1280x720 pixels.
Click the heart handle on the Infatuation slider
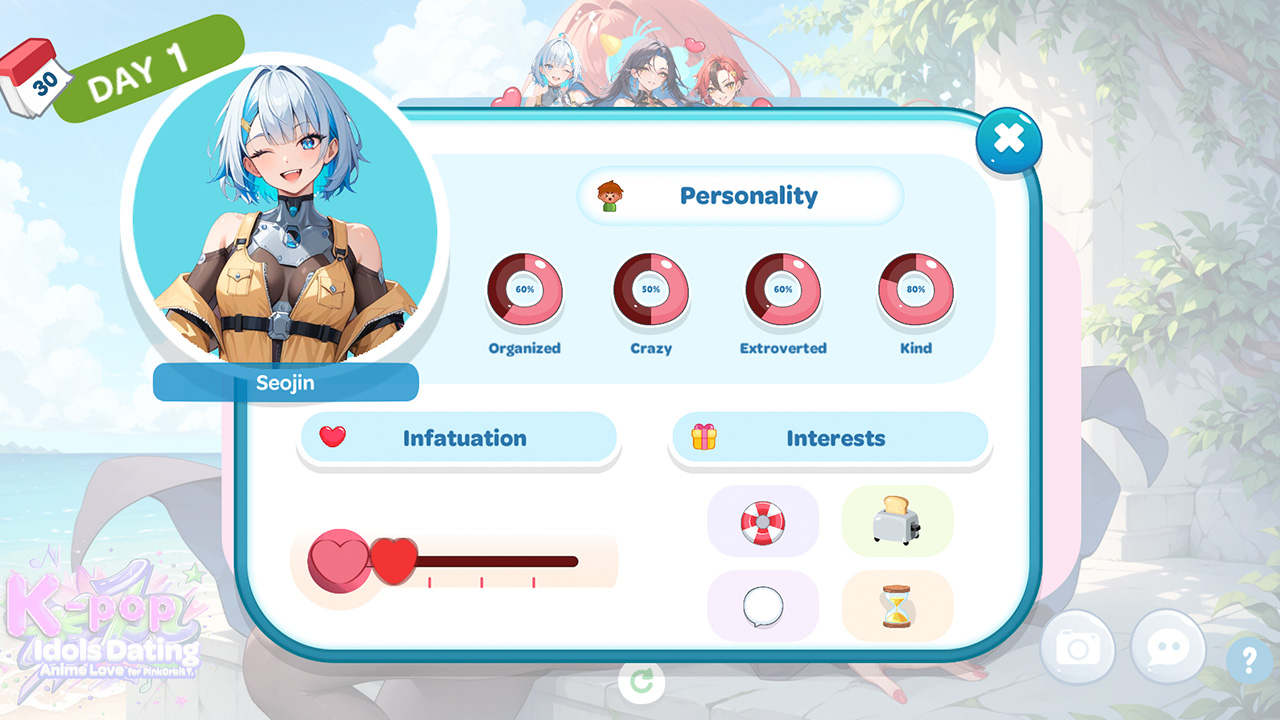(394, 559)
